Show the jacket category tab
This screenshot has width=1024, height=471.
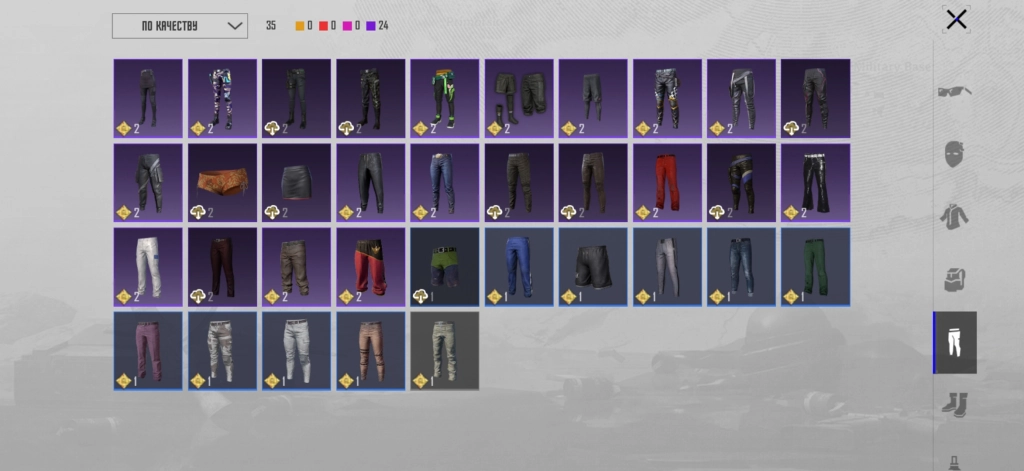[x=955, y=217]
